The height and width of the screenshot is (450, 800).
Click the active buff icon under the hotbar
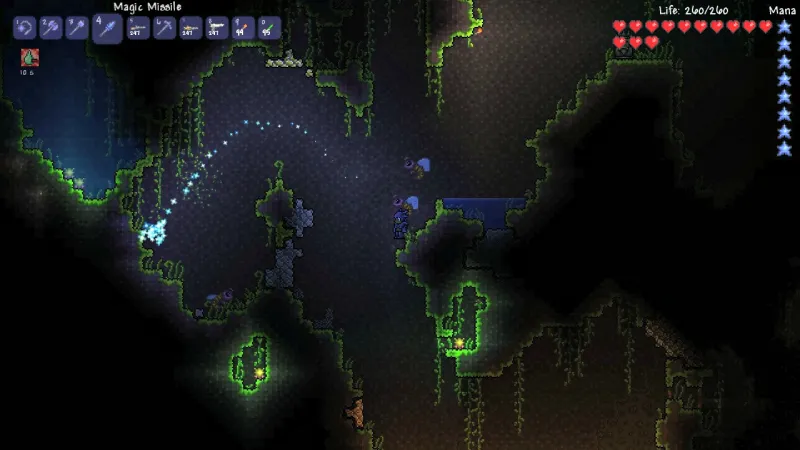(28, 58)
